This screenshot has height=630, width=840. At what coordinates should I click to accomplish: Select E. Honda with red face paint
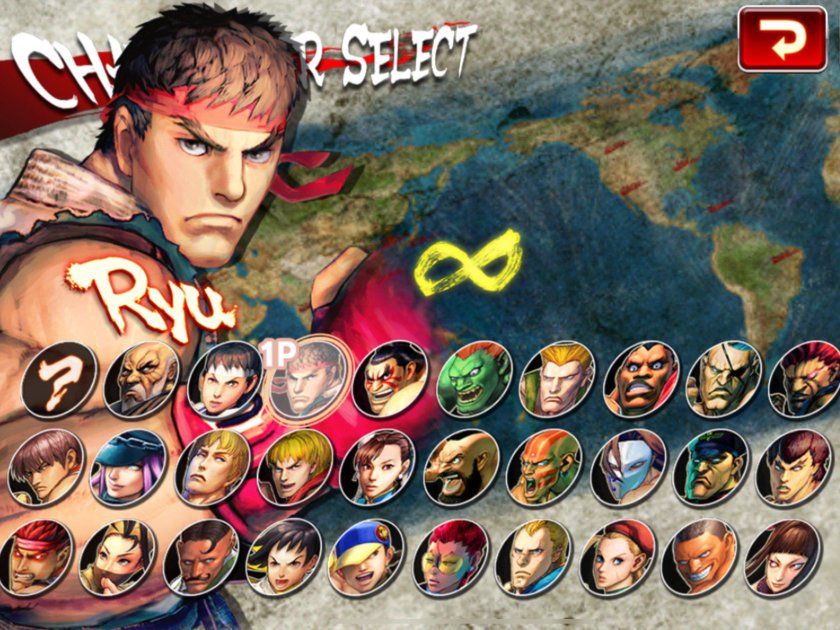[x=389, y=381]
